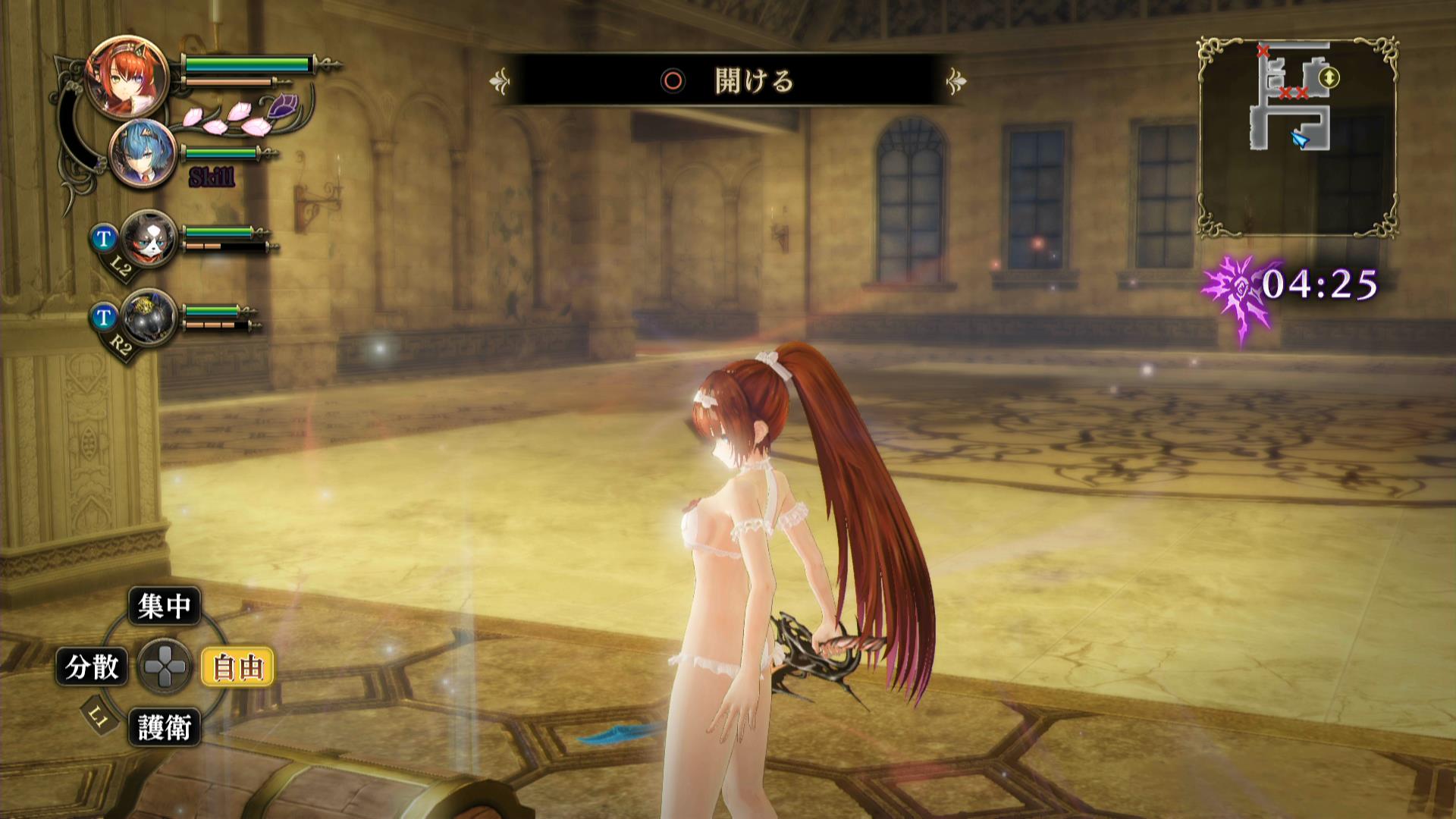Choose the 集中 formation command
This screenshot has height=819, width=1456.
tap(165, 606)
